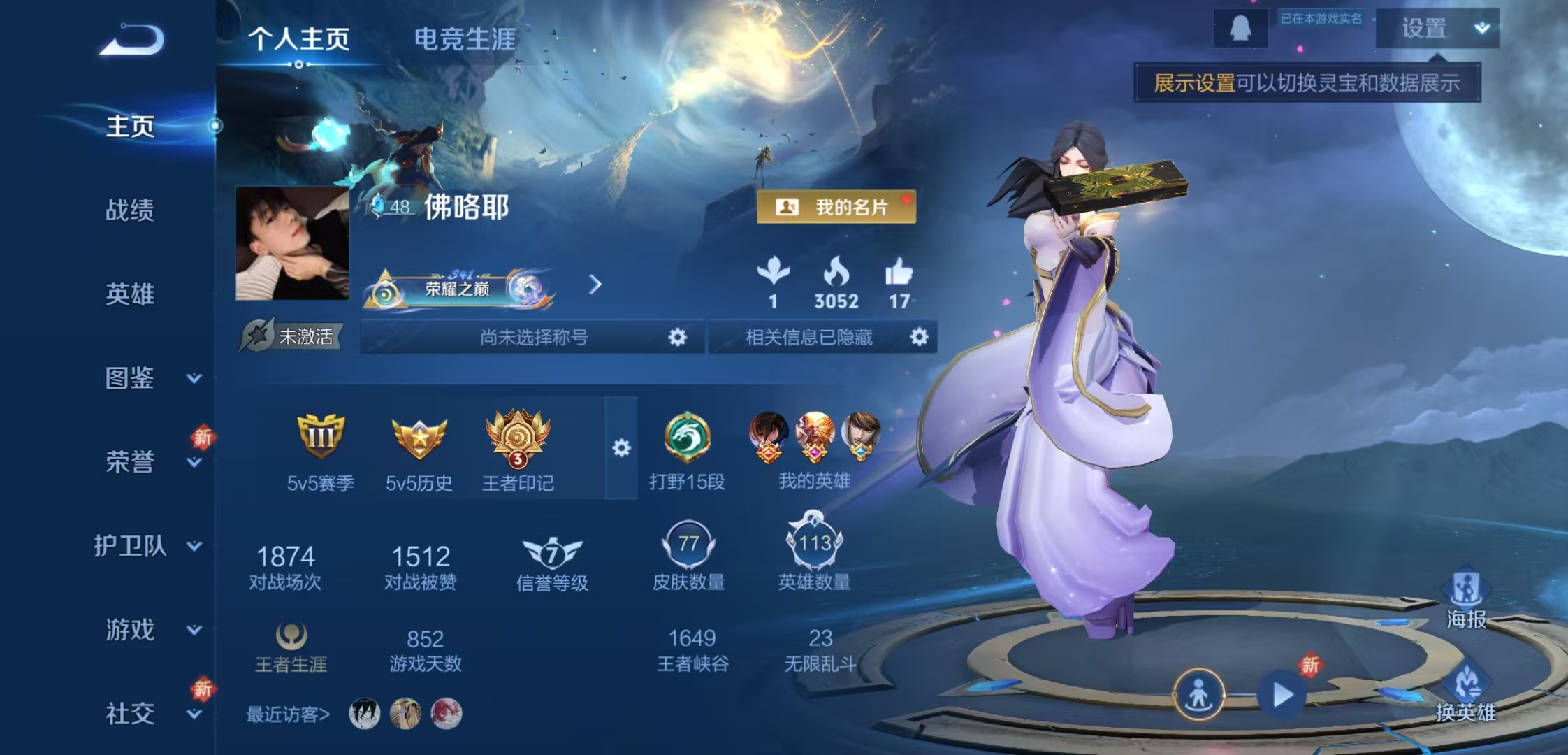
Task: Open the 战绩 menu section
Action: click(x=130, y=210)
